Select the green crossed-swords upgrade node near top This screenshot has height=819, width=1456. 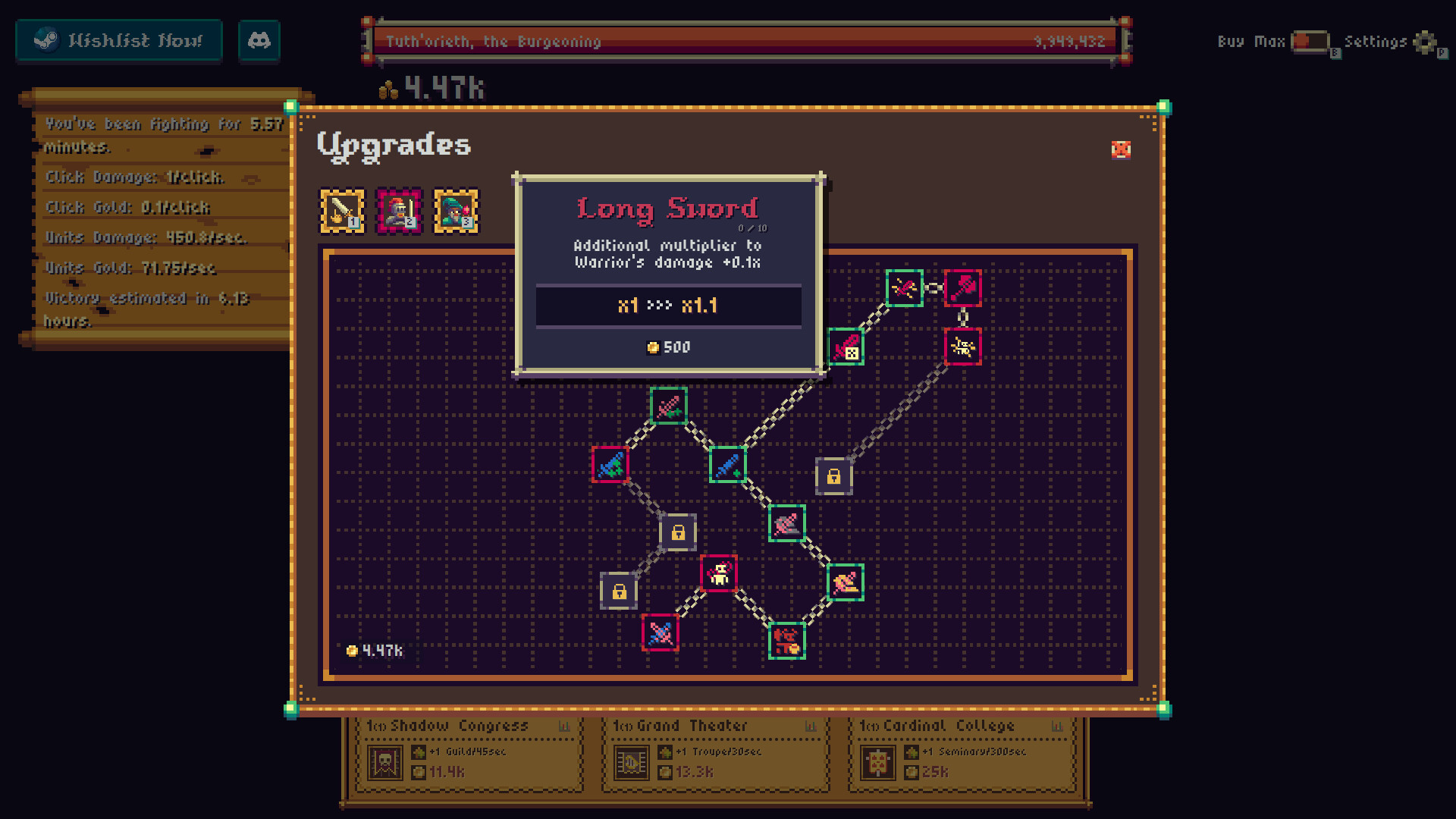[x=904, y=289]
